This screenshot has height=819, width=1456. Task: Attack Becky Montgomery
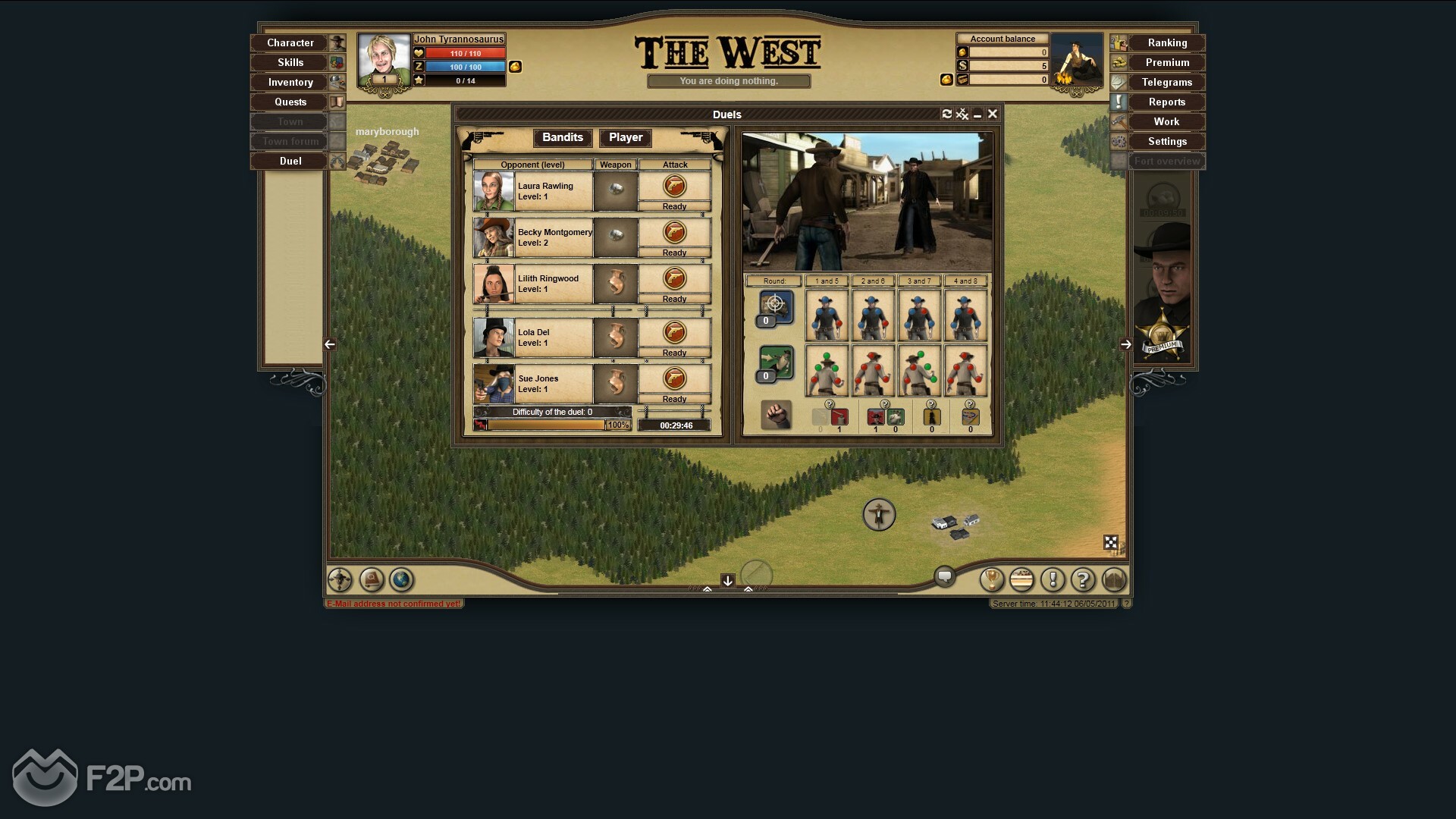click(x=674, y=232)
